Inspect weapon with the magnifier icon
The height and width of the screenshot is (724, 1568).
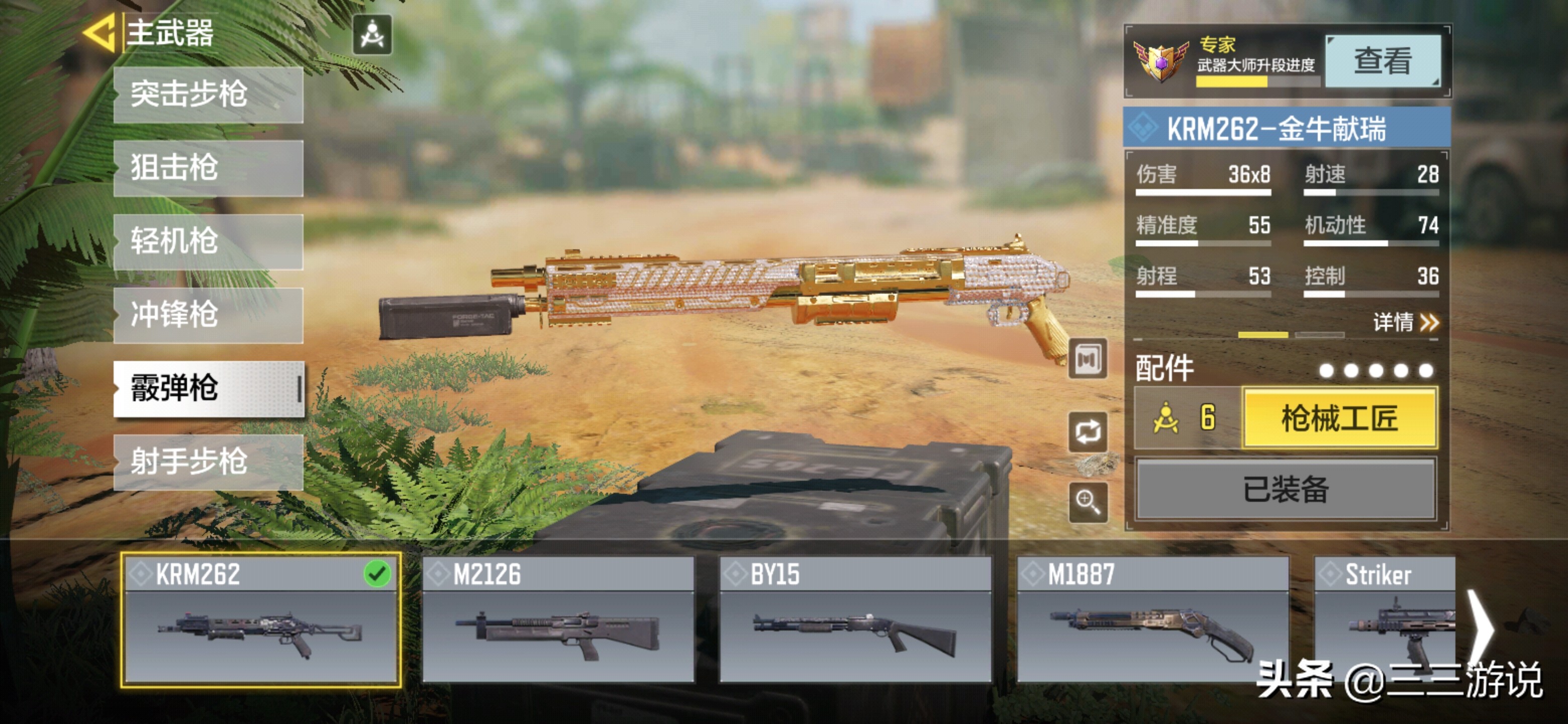coord(1088,502)
